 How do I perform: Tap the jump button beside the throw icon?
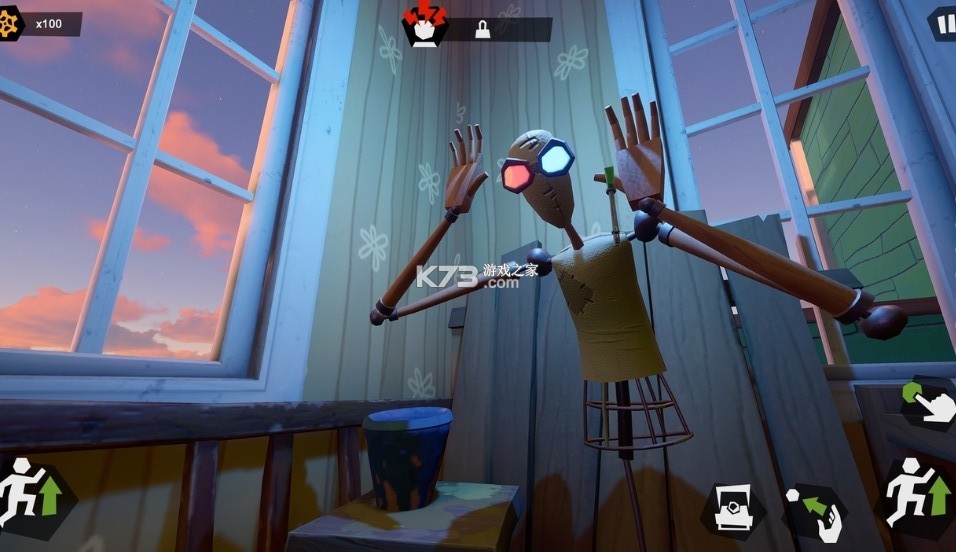click(x=915, y=495)
